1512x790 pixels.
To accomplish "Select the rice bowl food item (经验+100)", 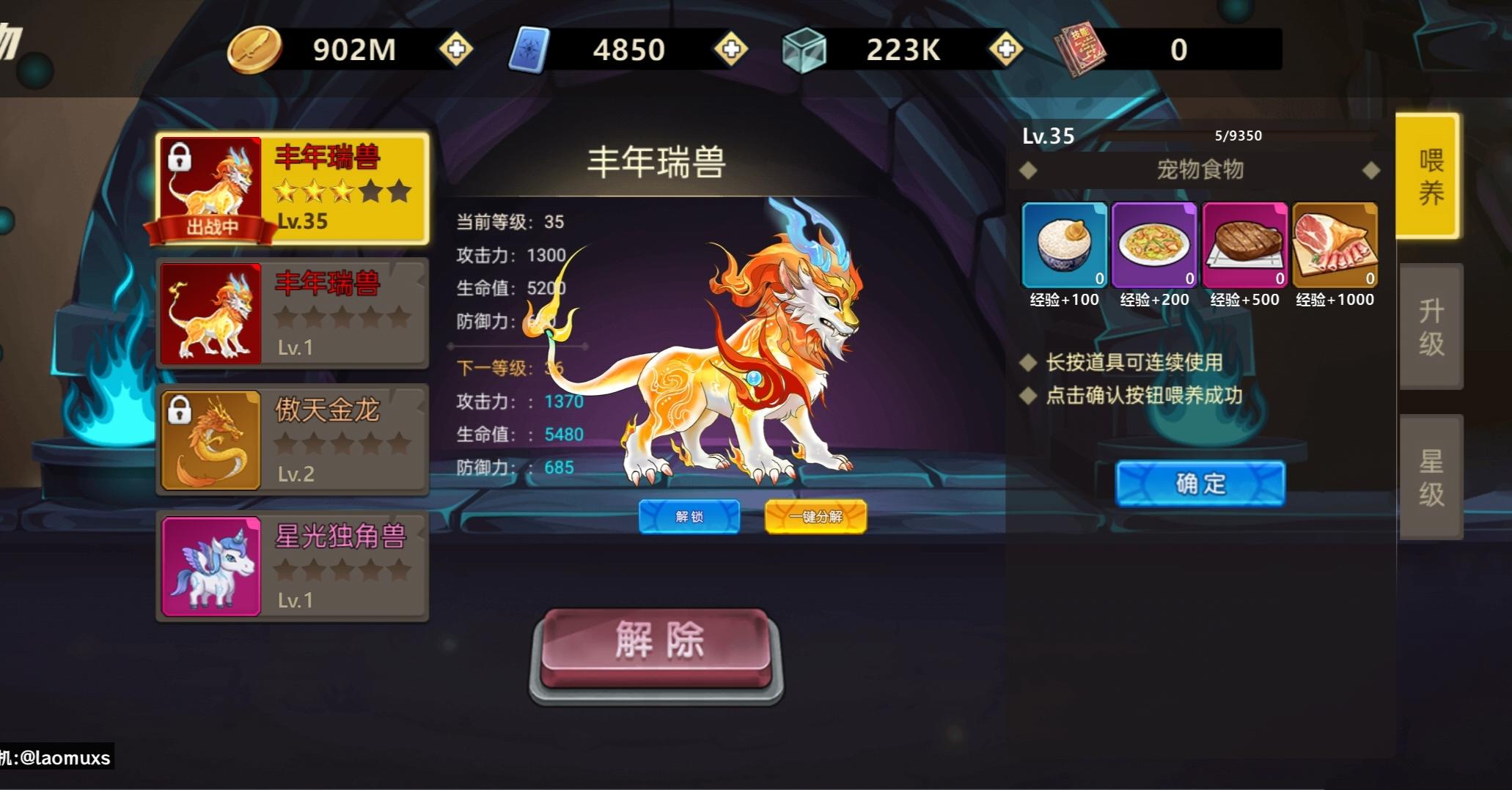I will point(1064,246).
